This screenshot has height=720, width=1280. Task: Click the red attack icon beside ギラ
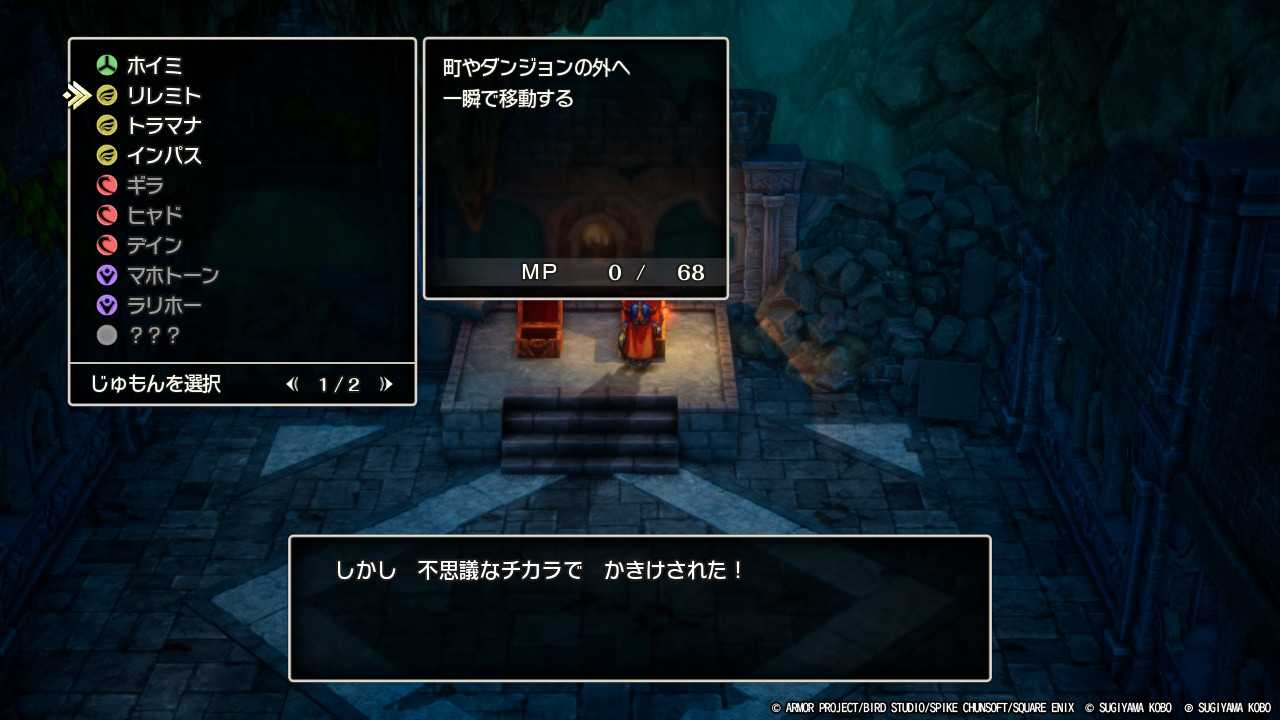pyautogui.click(x=106, y=185)
